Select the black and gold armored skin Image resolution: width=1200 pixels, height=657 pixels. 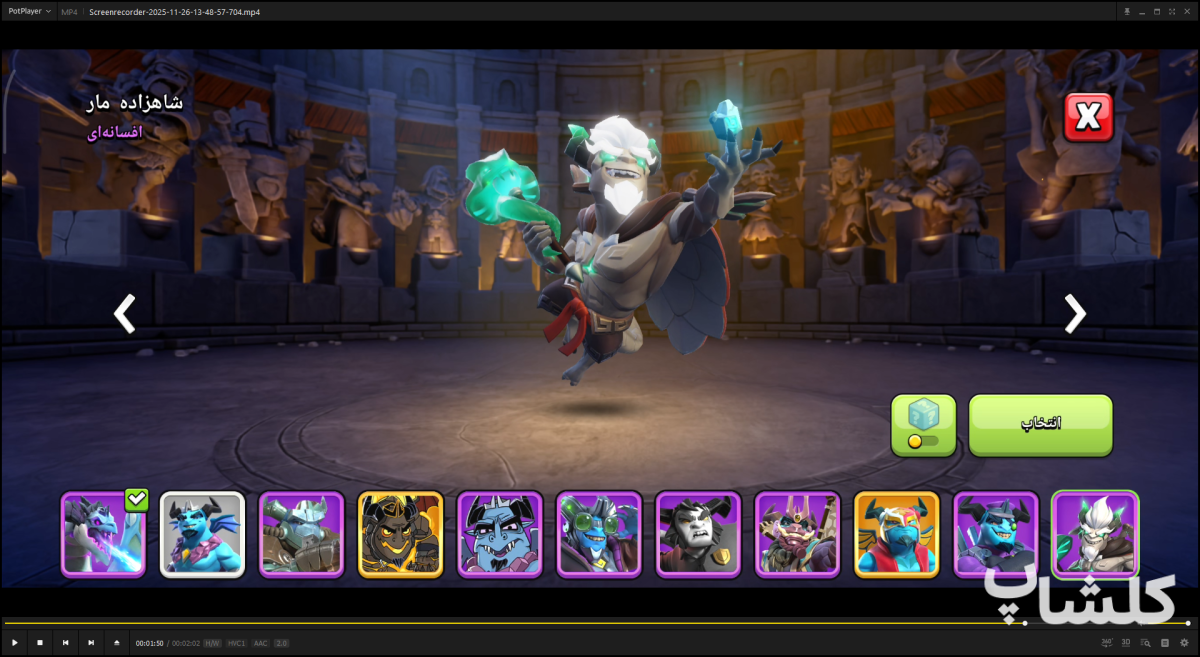(400, 535)
